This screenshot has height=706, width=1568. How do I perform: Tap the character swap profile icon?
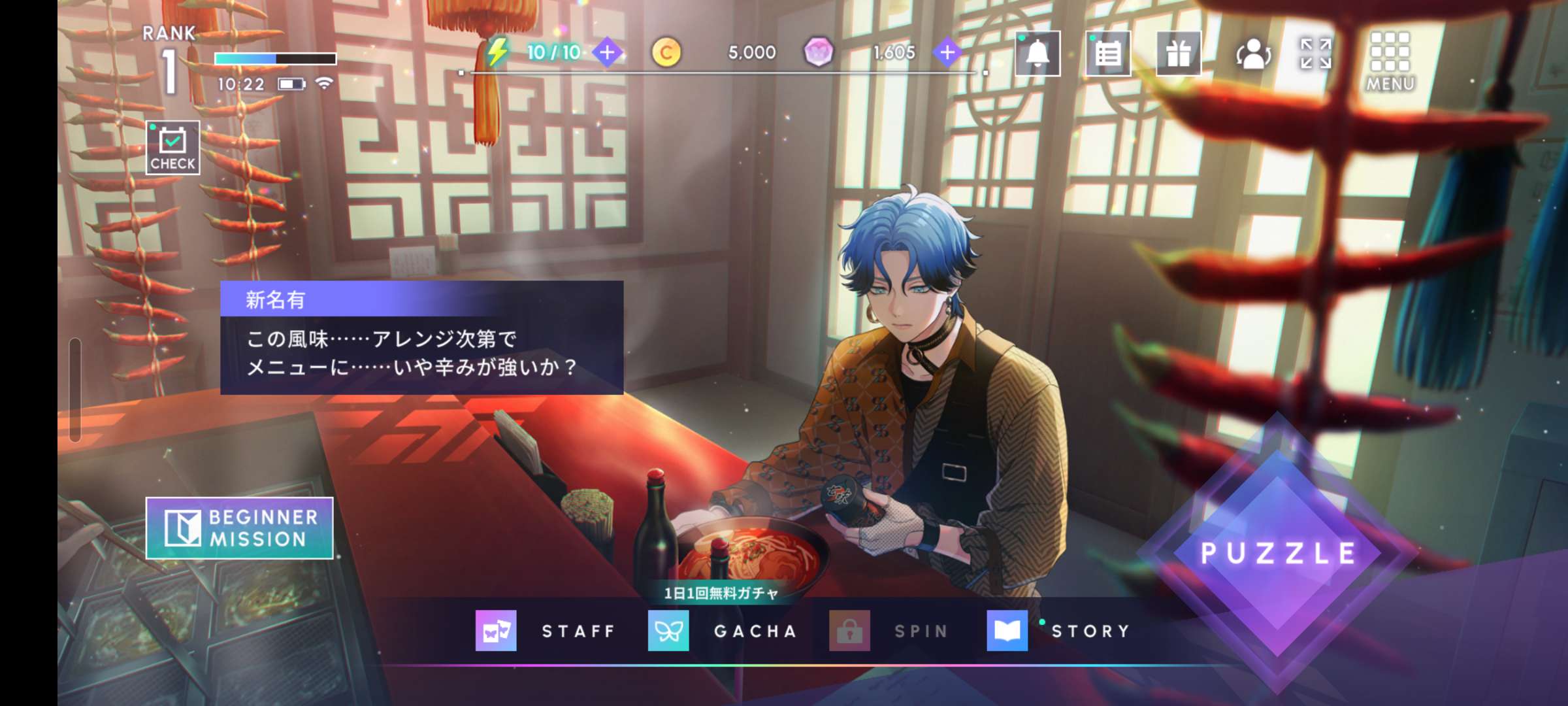click(1252, 54)
